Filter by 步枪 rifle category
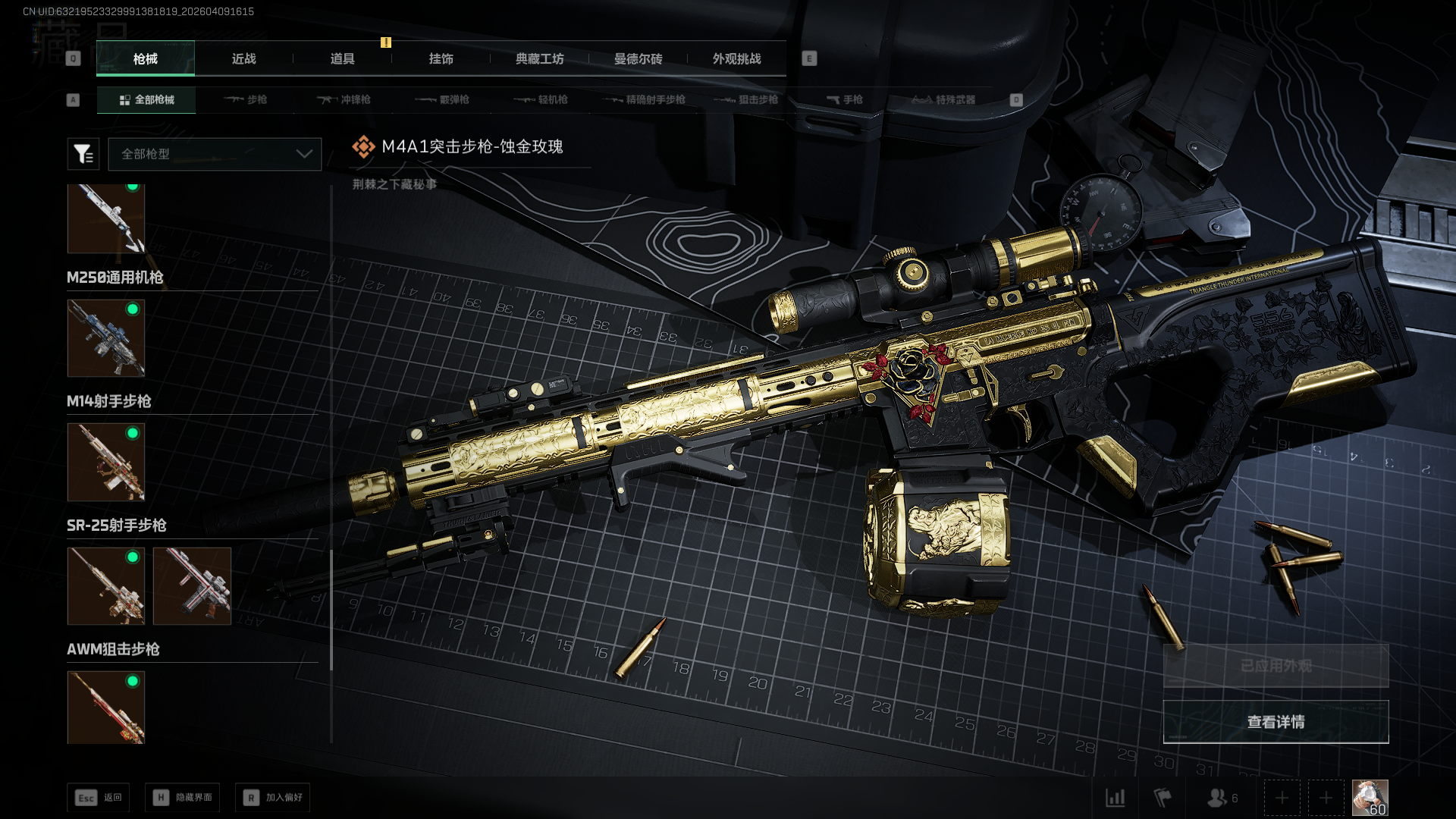This screenshot has height=819, width=1456. (246, 100)
